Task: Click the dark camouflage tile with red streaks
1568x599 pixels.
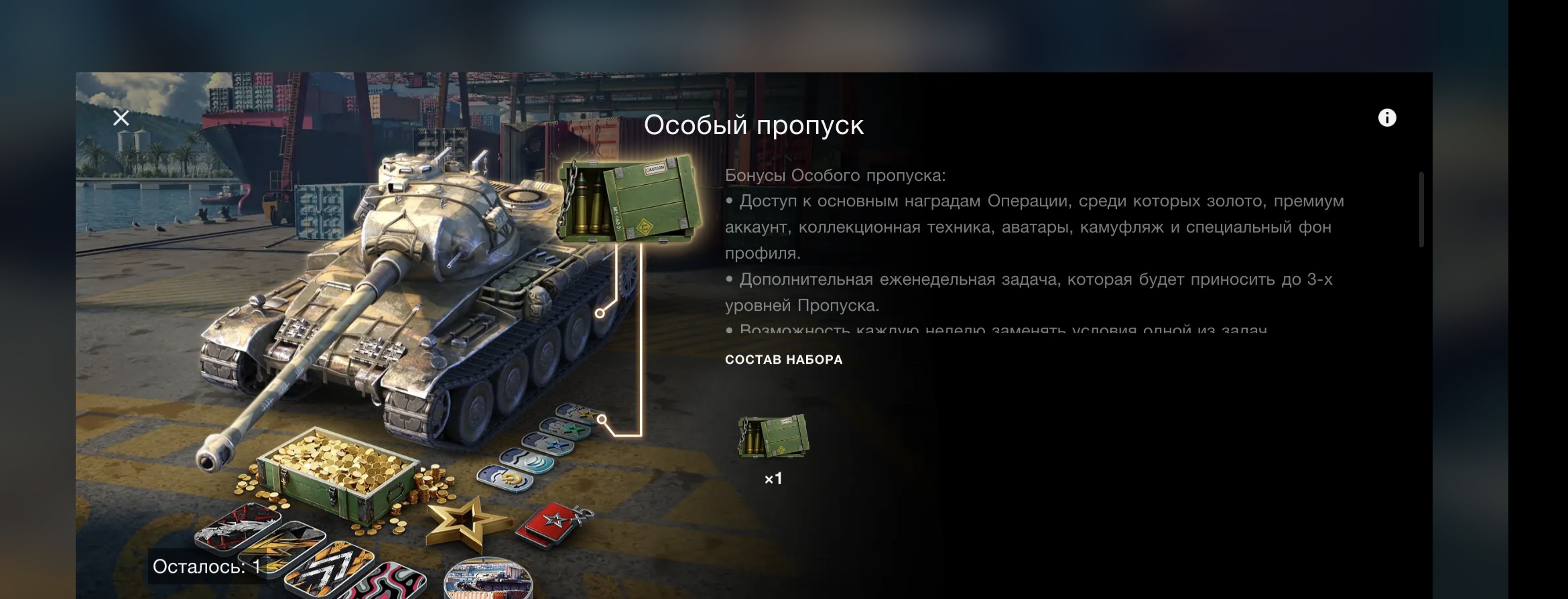Action: (238, 525)
